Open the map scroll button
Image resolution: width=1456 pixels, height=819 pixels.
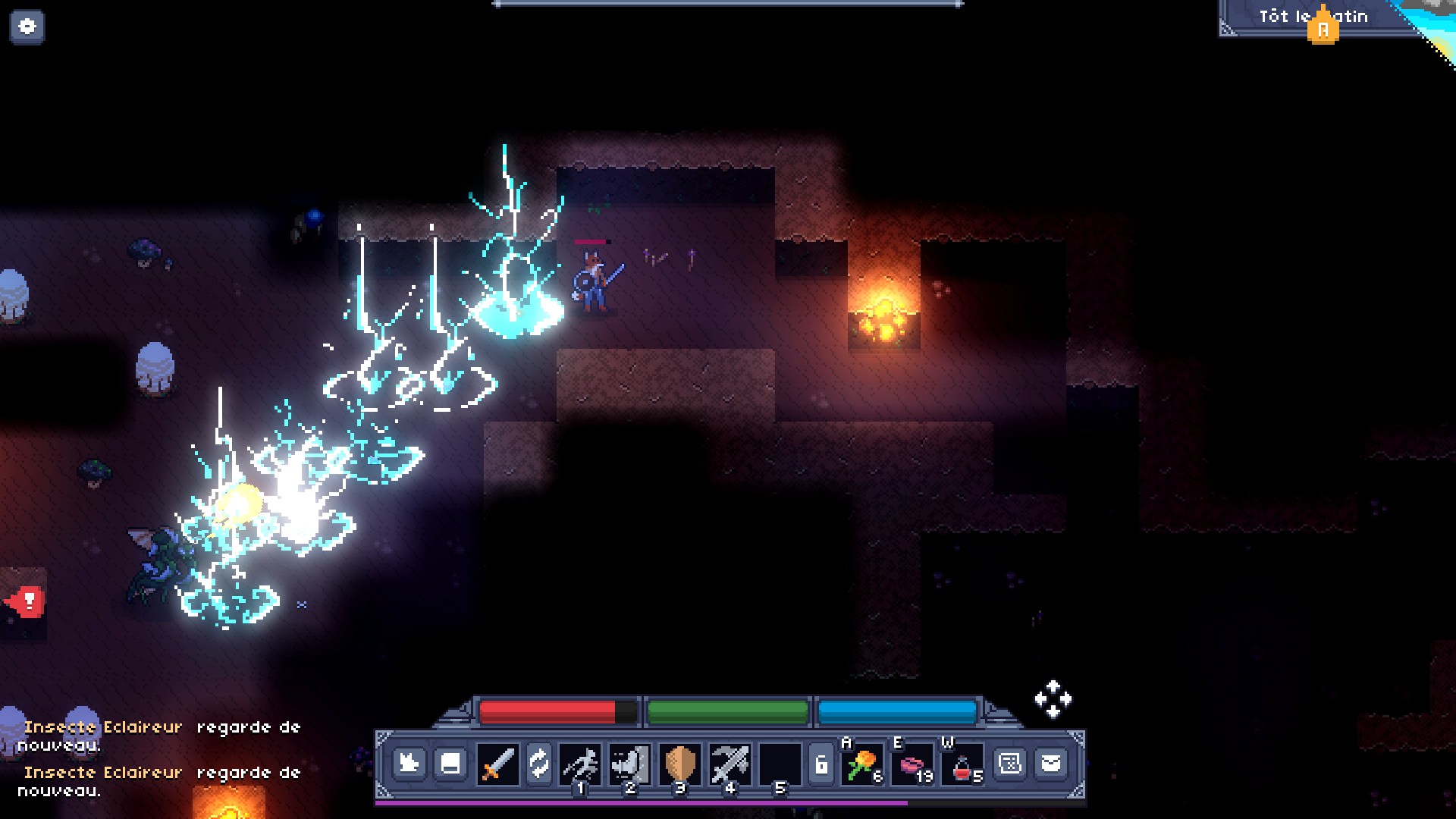tap(1010, 763)
